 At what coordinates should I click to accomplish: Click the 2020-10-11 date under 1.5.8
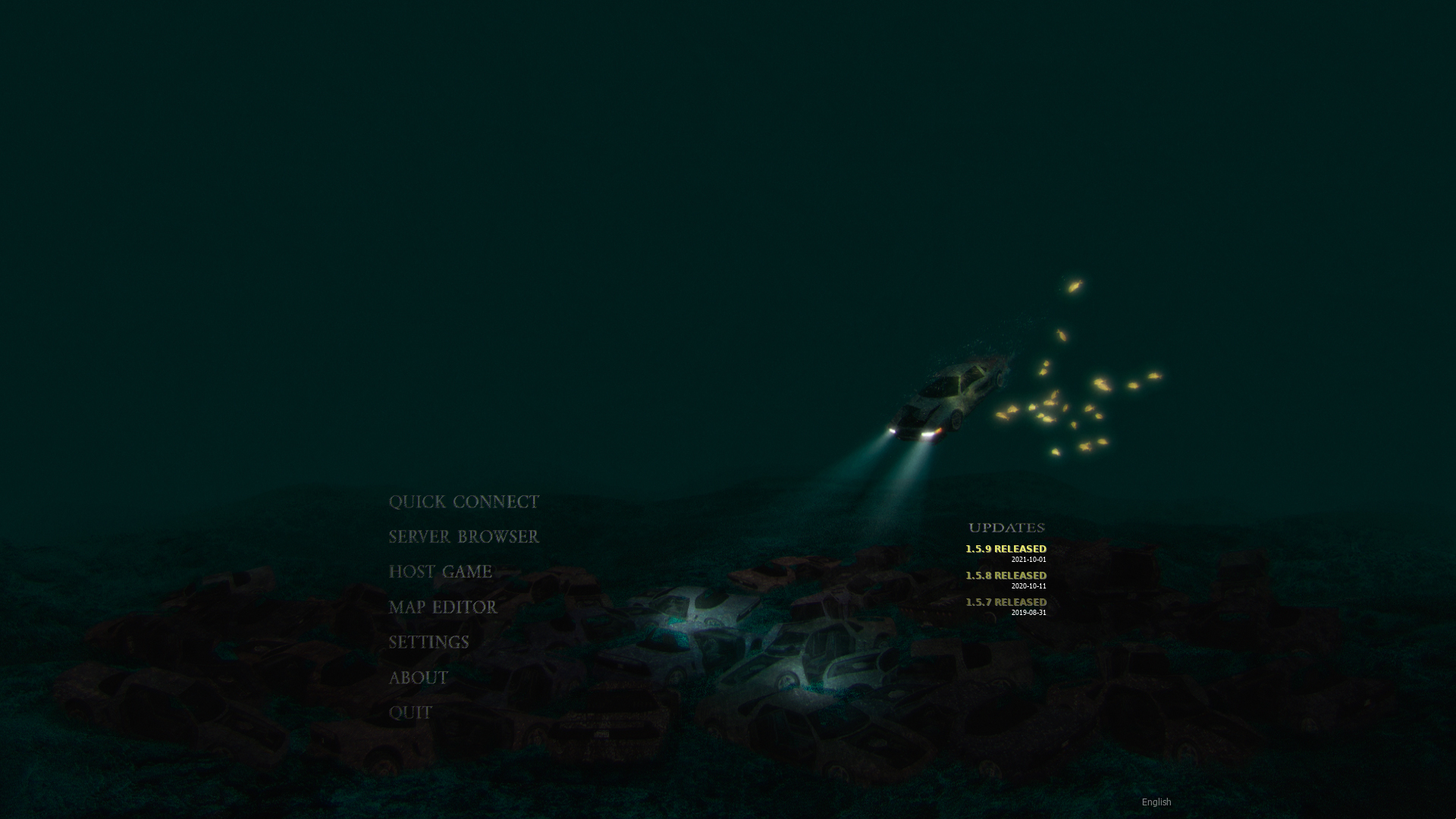click(1028, 586)
